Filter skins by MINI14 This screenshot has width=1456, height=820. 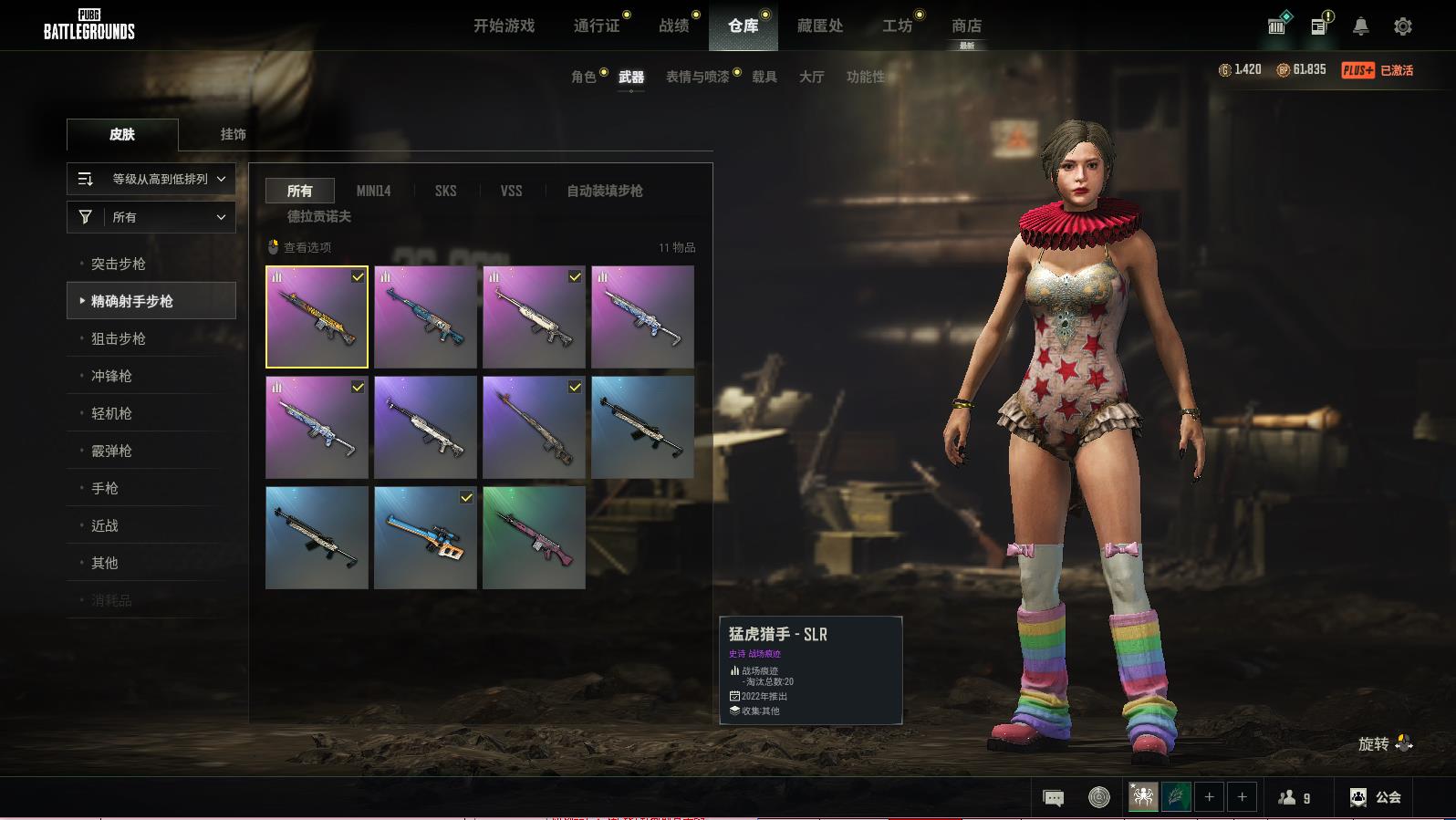pyautogui.click(x=373, y=191)
